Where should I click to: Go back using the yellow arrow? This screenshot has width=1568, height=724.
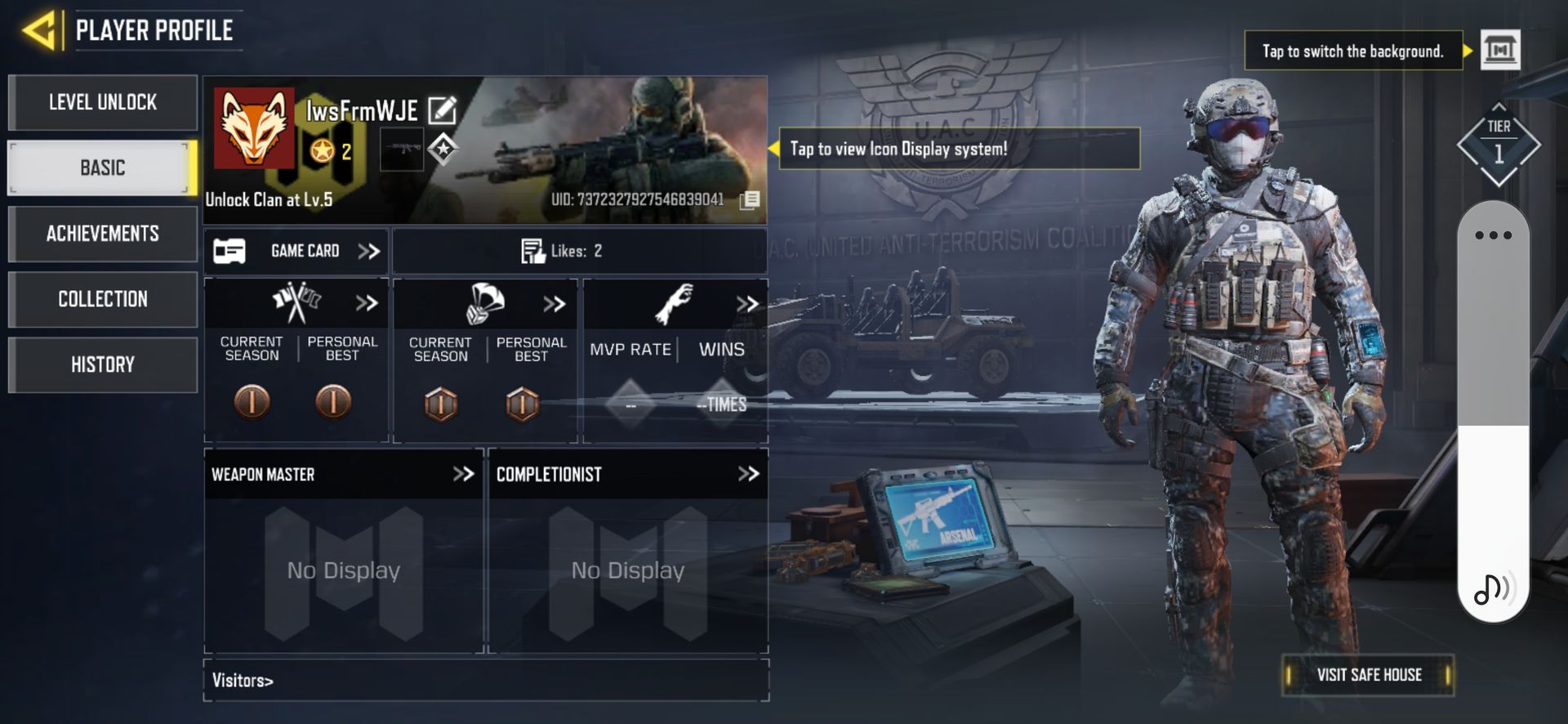(38, 31)
